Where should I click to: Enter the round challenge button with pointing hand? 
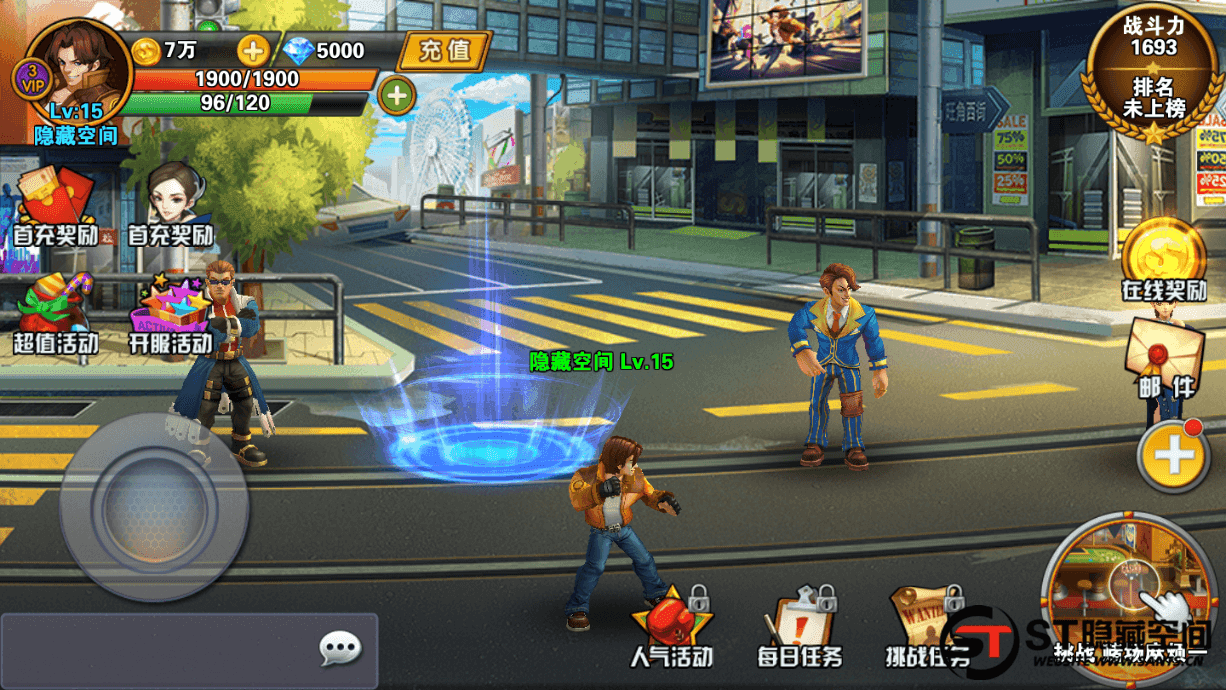(1127, 596)
